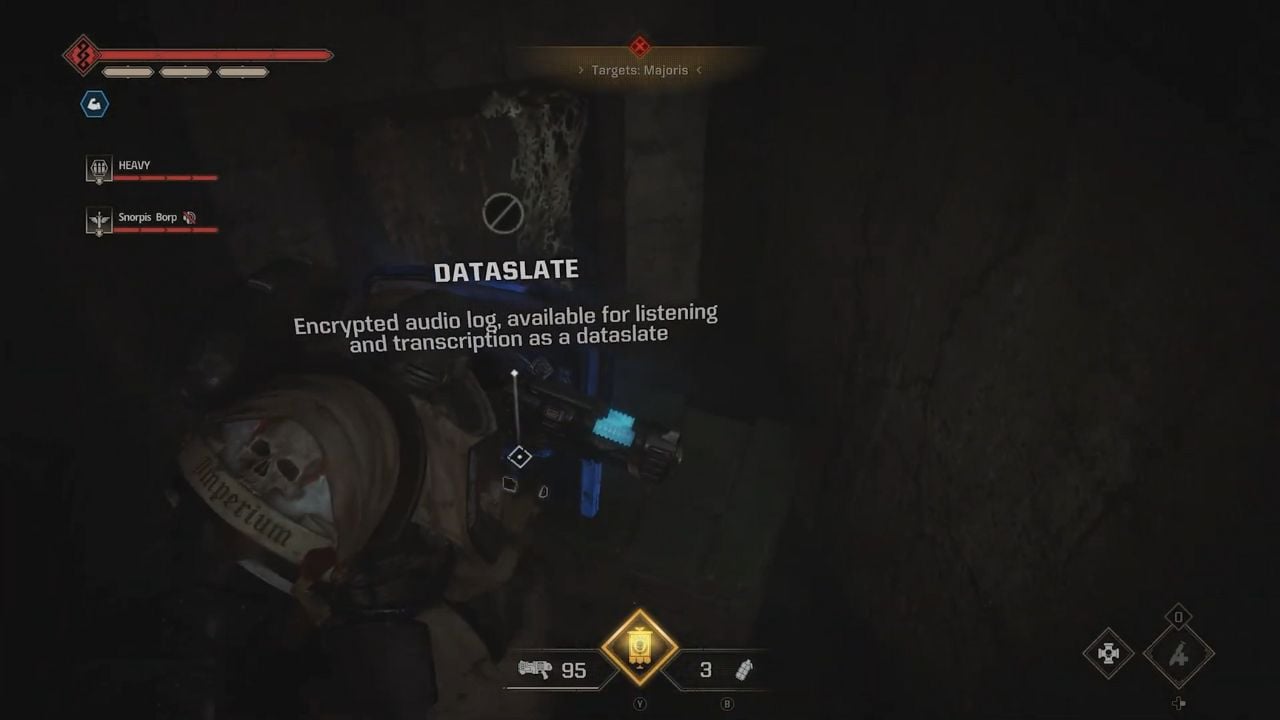1280x720 pixels.
Task: Open the DATASLATE audio log label
Action: [508, 269]
